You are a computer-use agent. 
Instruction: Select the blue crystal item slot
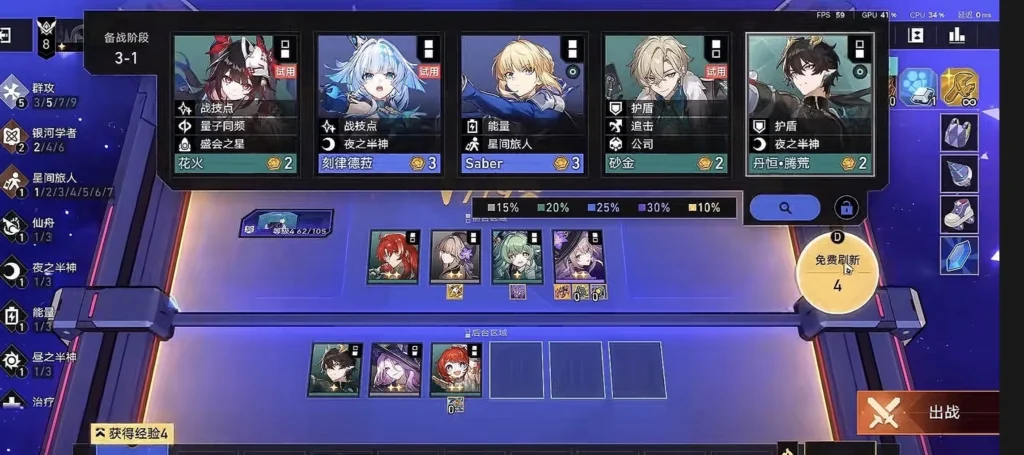click(958, 254)
